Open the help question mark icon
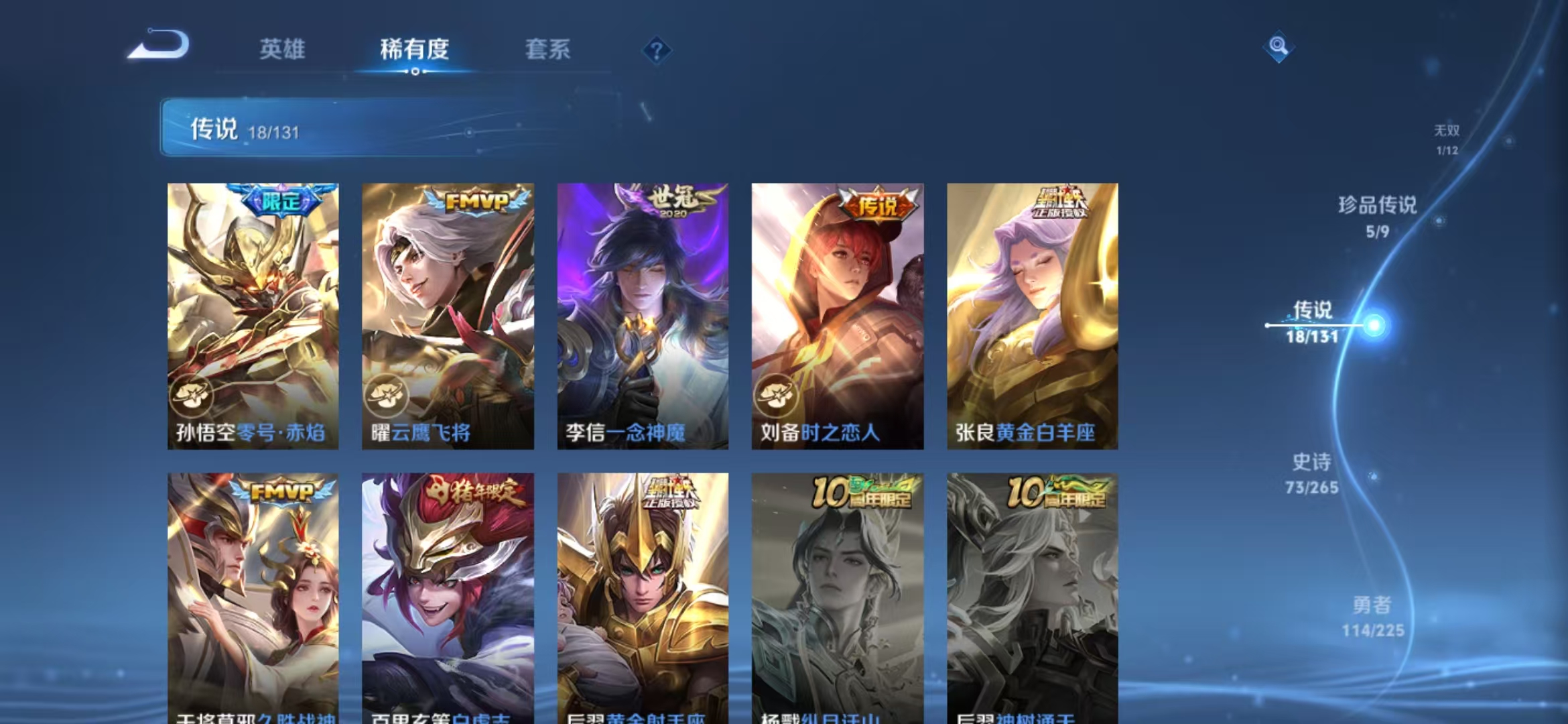 point(658,50)
